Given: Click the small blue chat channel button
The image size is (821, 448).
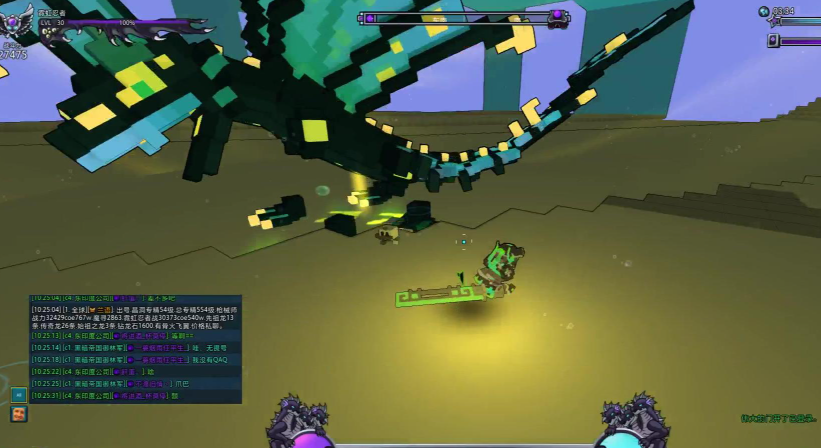Looking at the screenshot, I should (19, 394).
